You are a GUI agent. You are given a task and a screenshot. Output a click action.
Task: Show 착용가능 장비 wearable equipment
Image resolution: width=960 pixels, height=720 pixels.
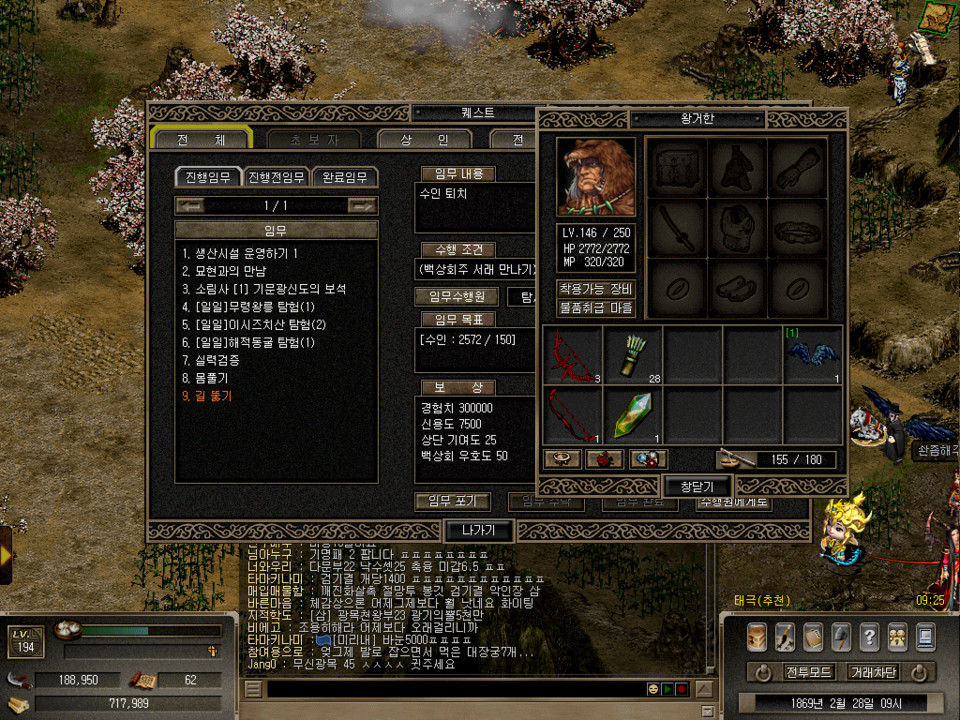coord(596,289)
